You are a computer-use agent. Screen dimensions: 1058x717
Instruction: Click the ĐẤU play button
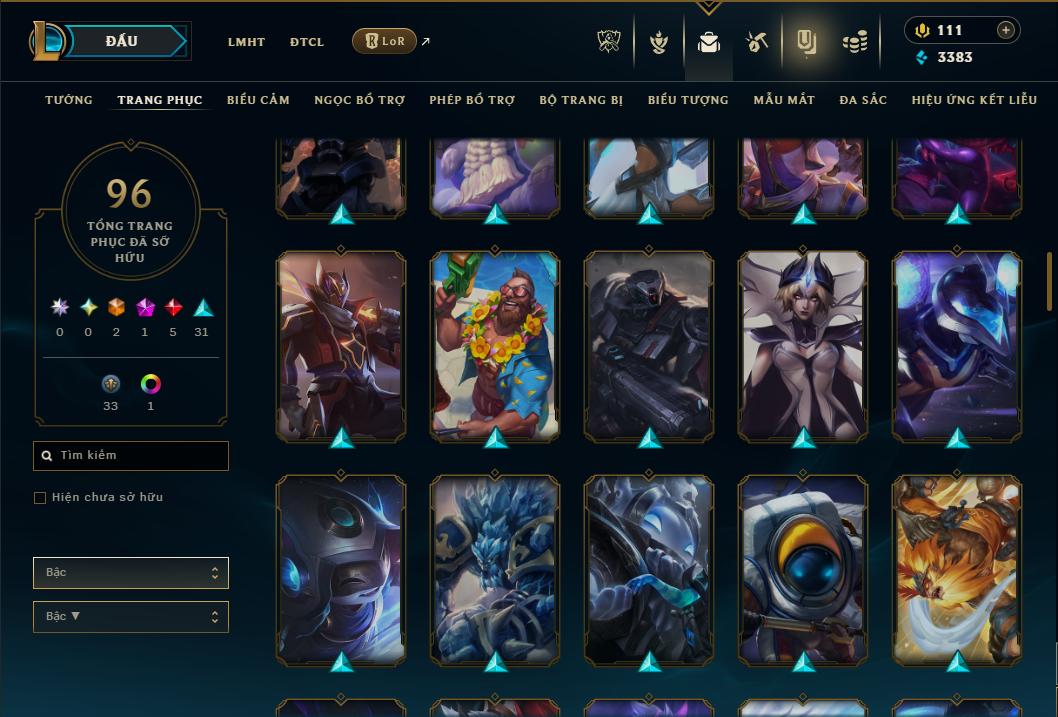pos(121,41)
